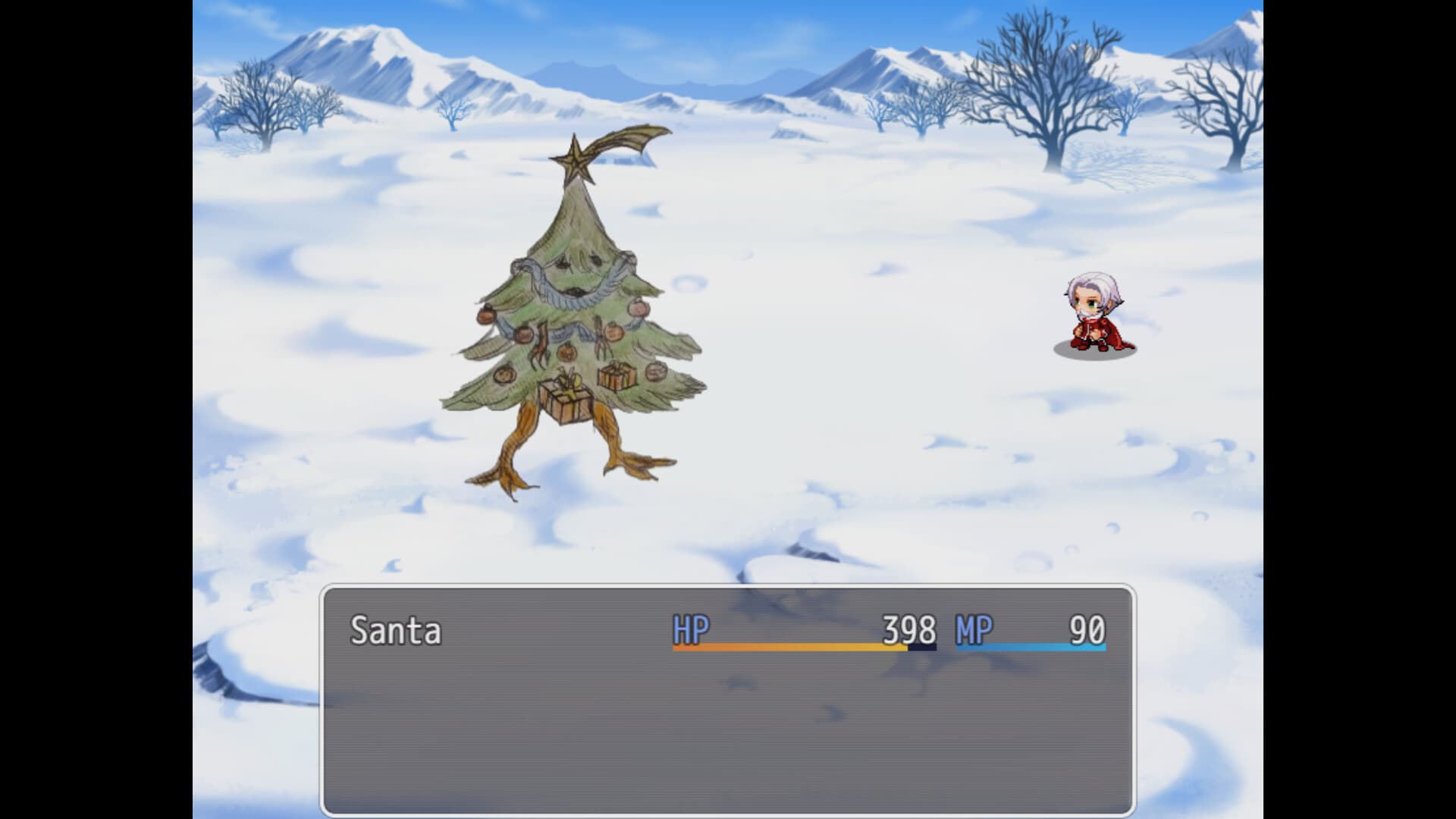Click the HP label in the status window
The height and width of the screenshot is (819, 1456).
[x=692, y=629]
